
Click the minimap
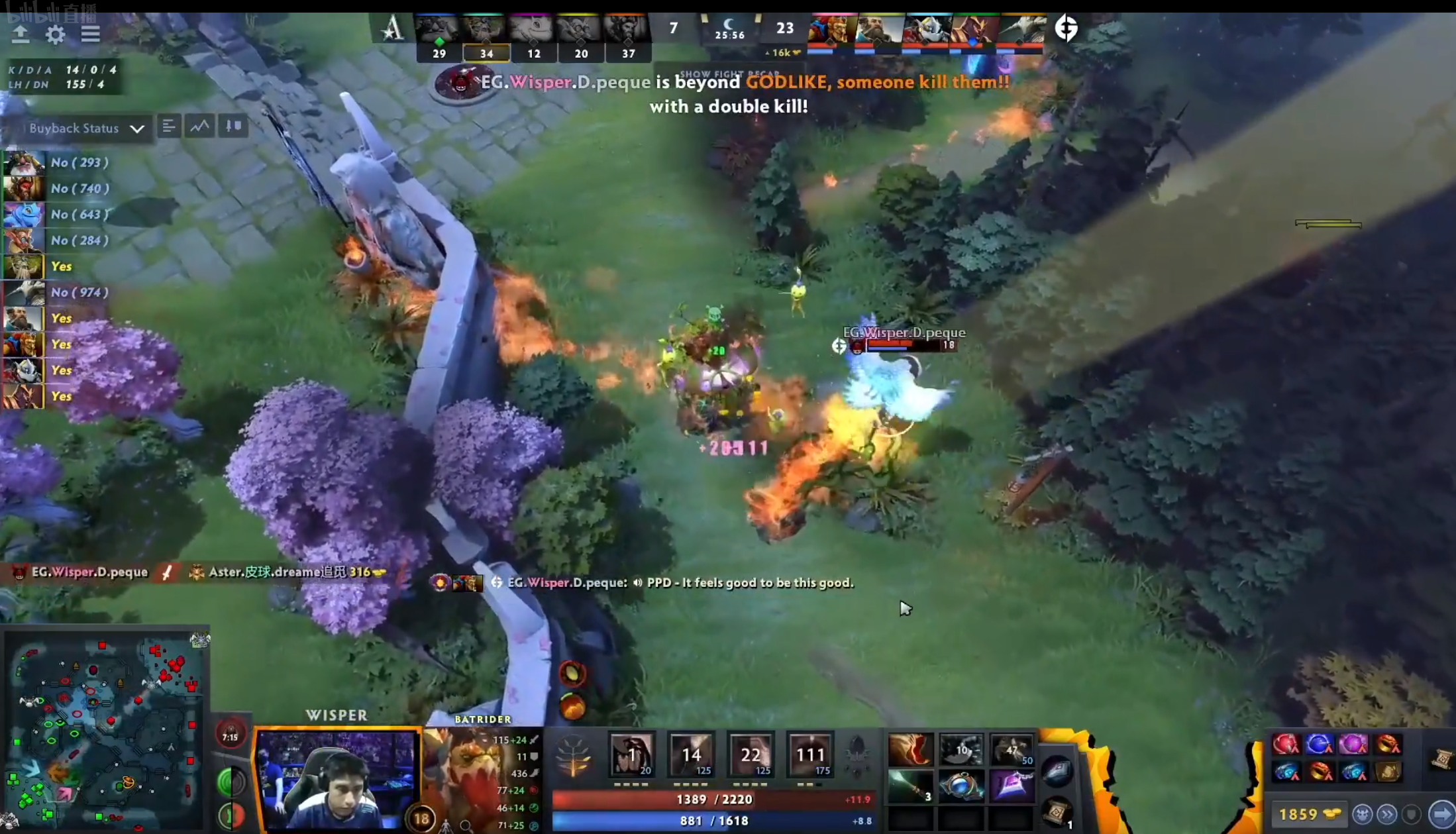coord(105,729)
